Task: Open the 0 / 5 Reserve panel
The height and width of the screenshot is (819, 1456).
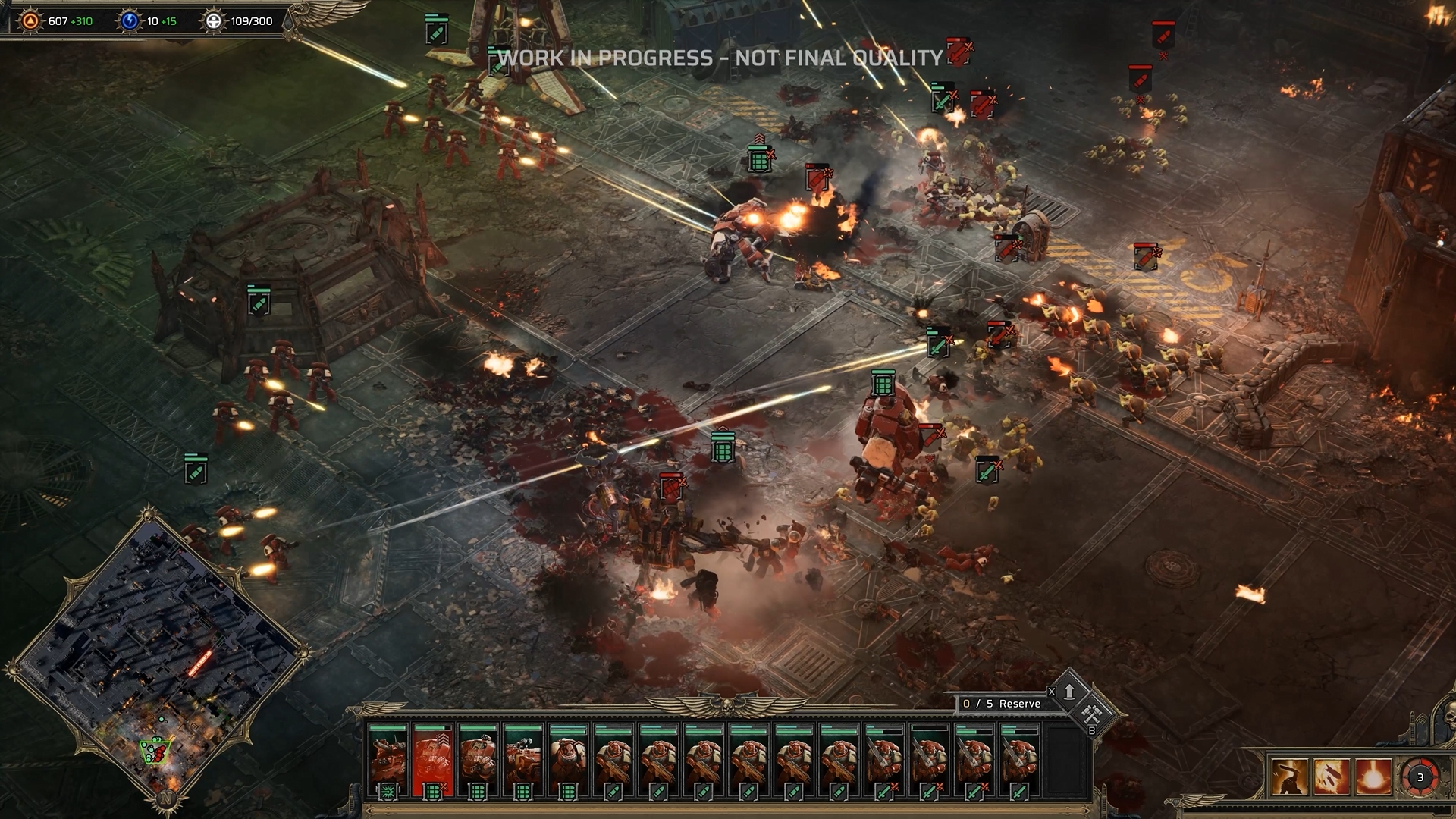Action: [1001, 704]
